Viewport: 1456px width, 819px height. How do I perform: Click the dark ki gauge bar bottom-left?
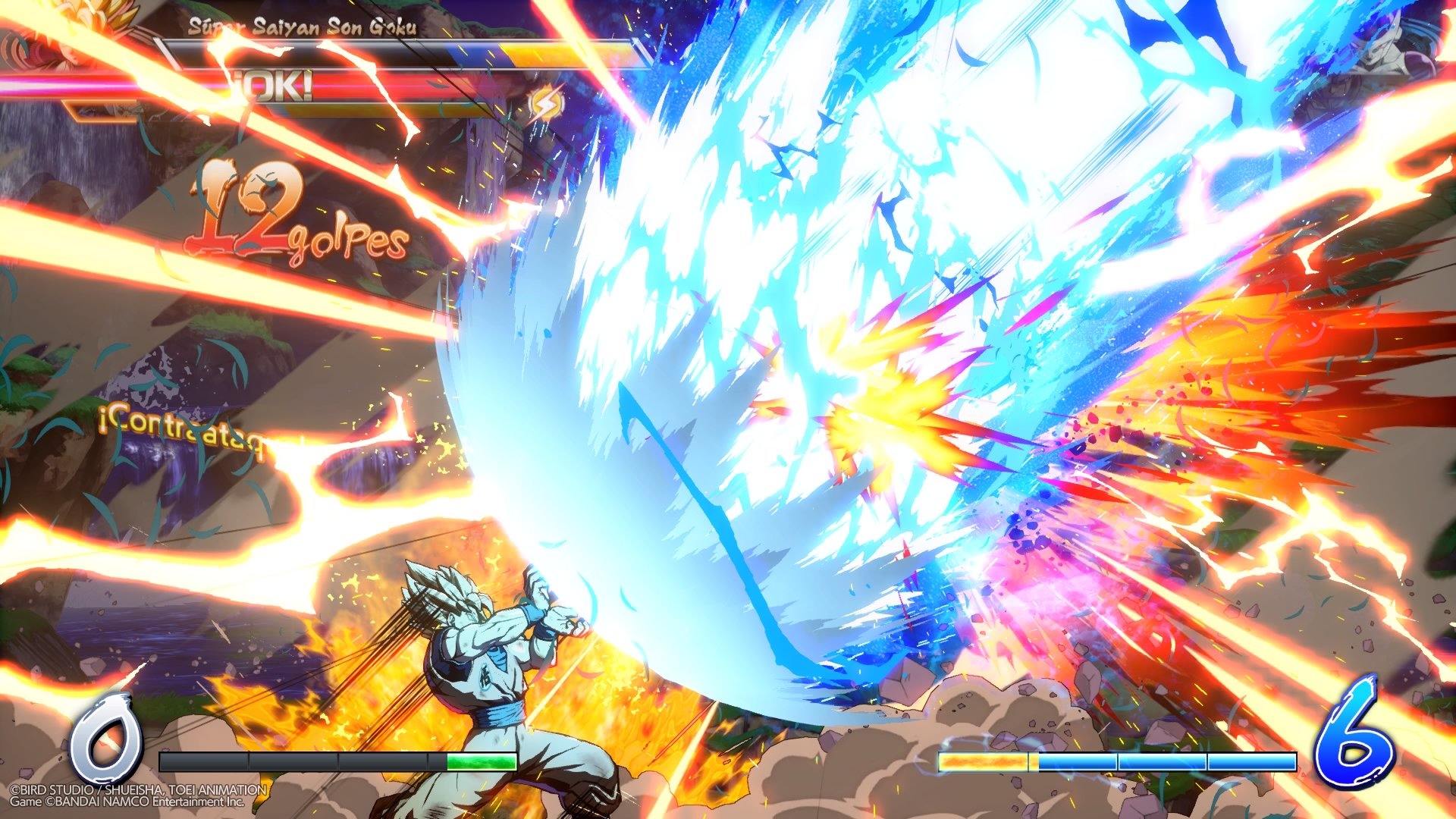click(296, 762)
